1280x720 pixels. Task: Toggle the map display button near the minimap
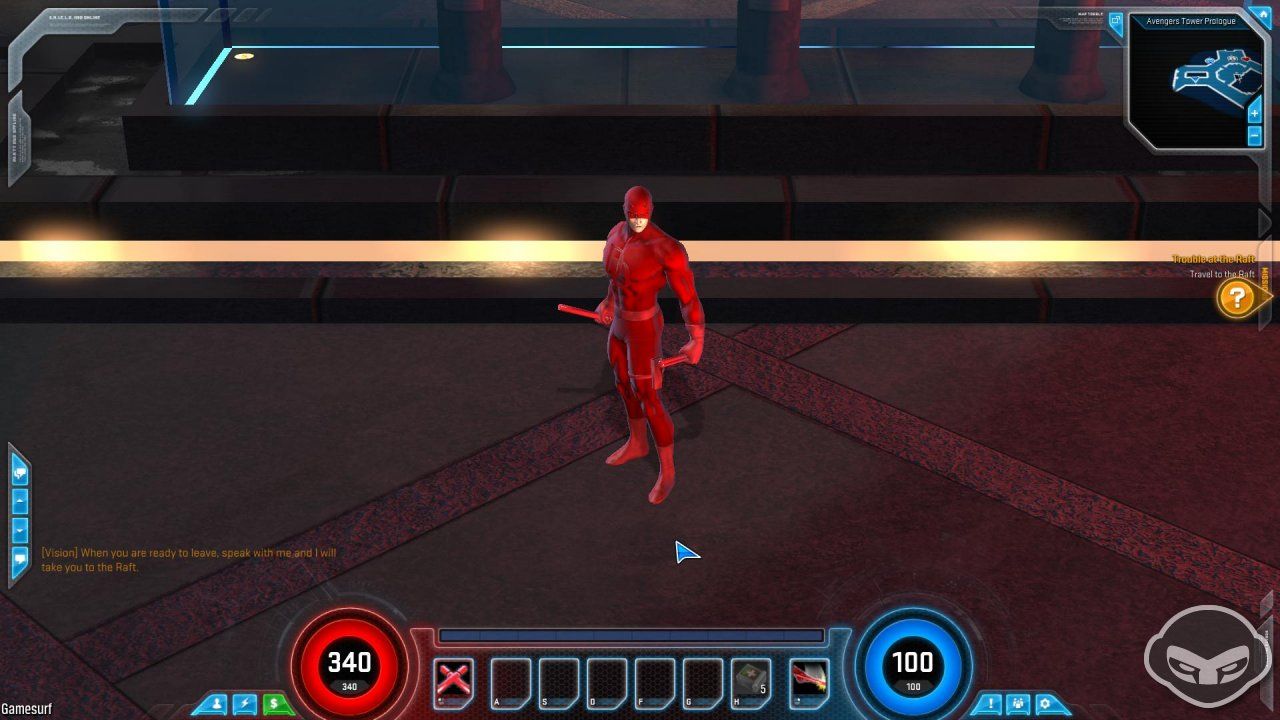[x=1117, y=22]
